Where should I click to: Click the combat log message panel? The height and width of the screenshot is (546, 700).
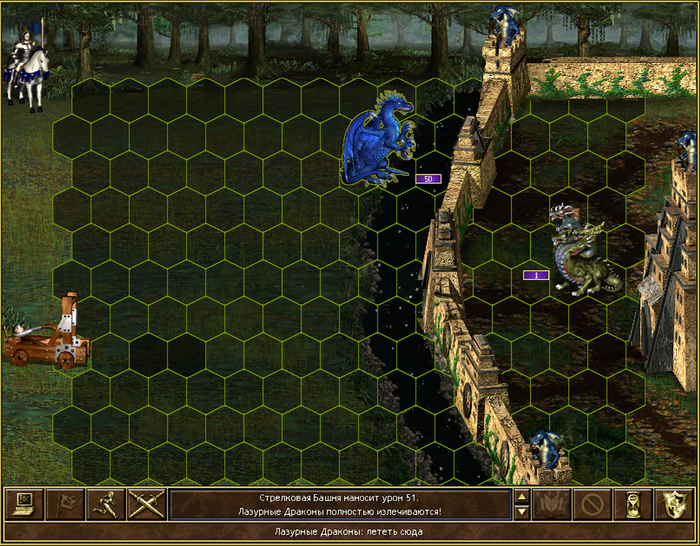(340, 504)
